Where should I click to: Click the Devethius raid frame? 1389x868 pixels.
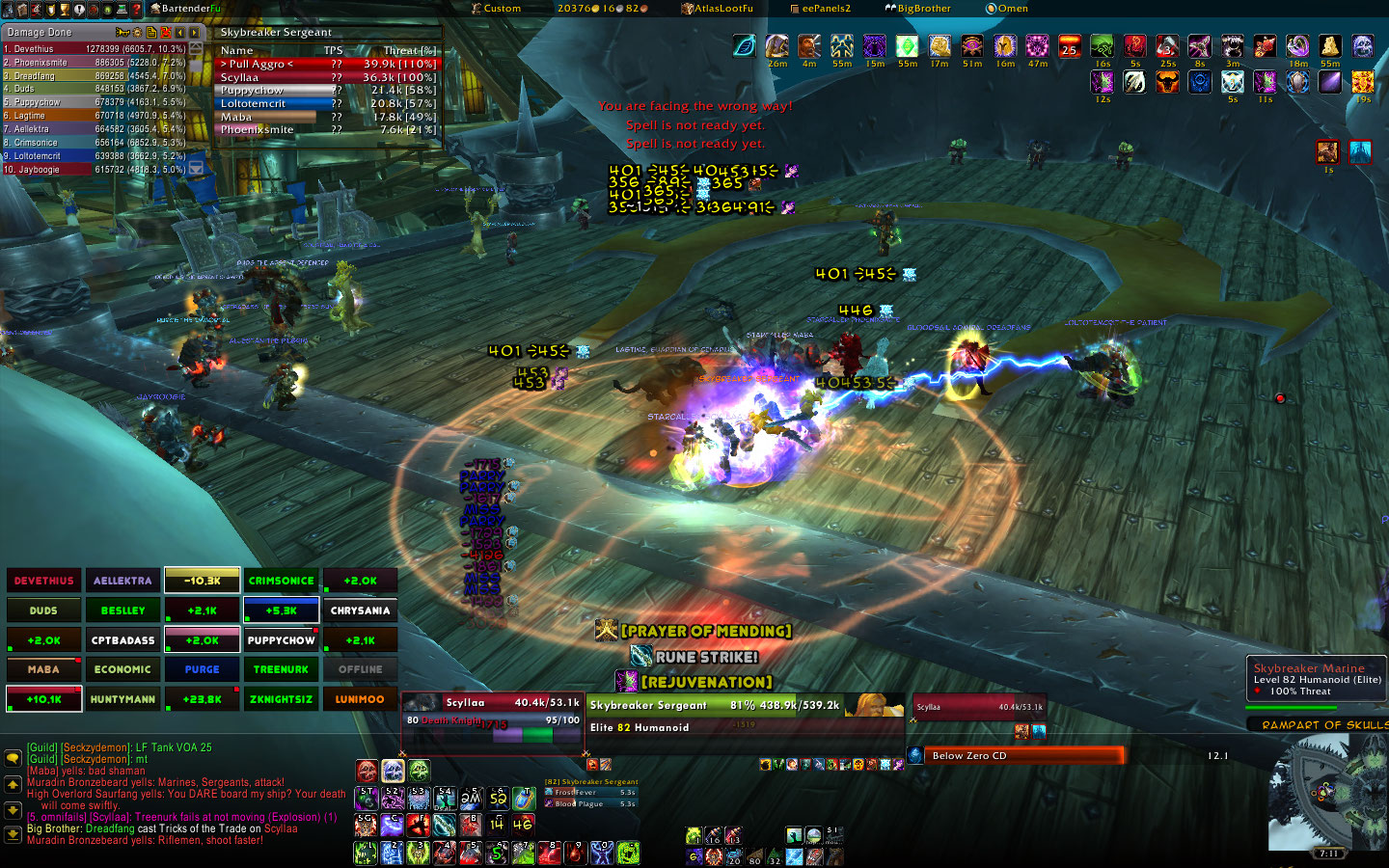coord(44,581)
